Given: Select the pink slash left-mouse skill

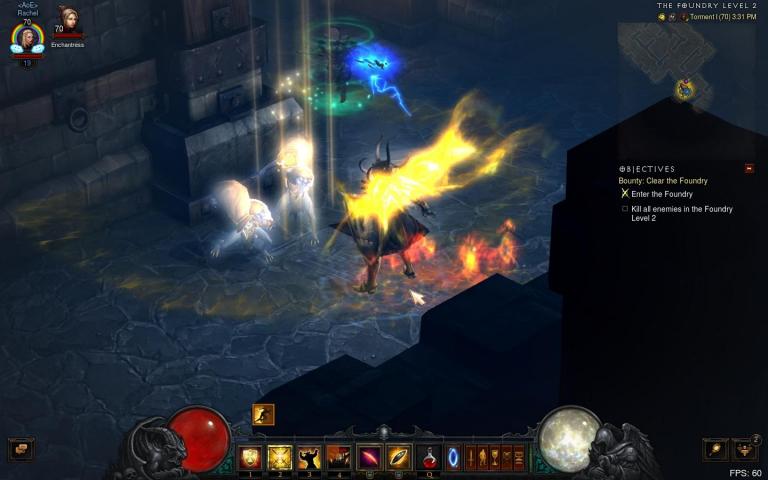Looking at the screenshot, I should point(369,458).
